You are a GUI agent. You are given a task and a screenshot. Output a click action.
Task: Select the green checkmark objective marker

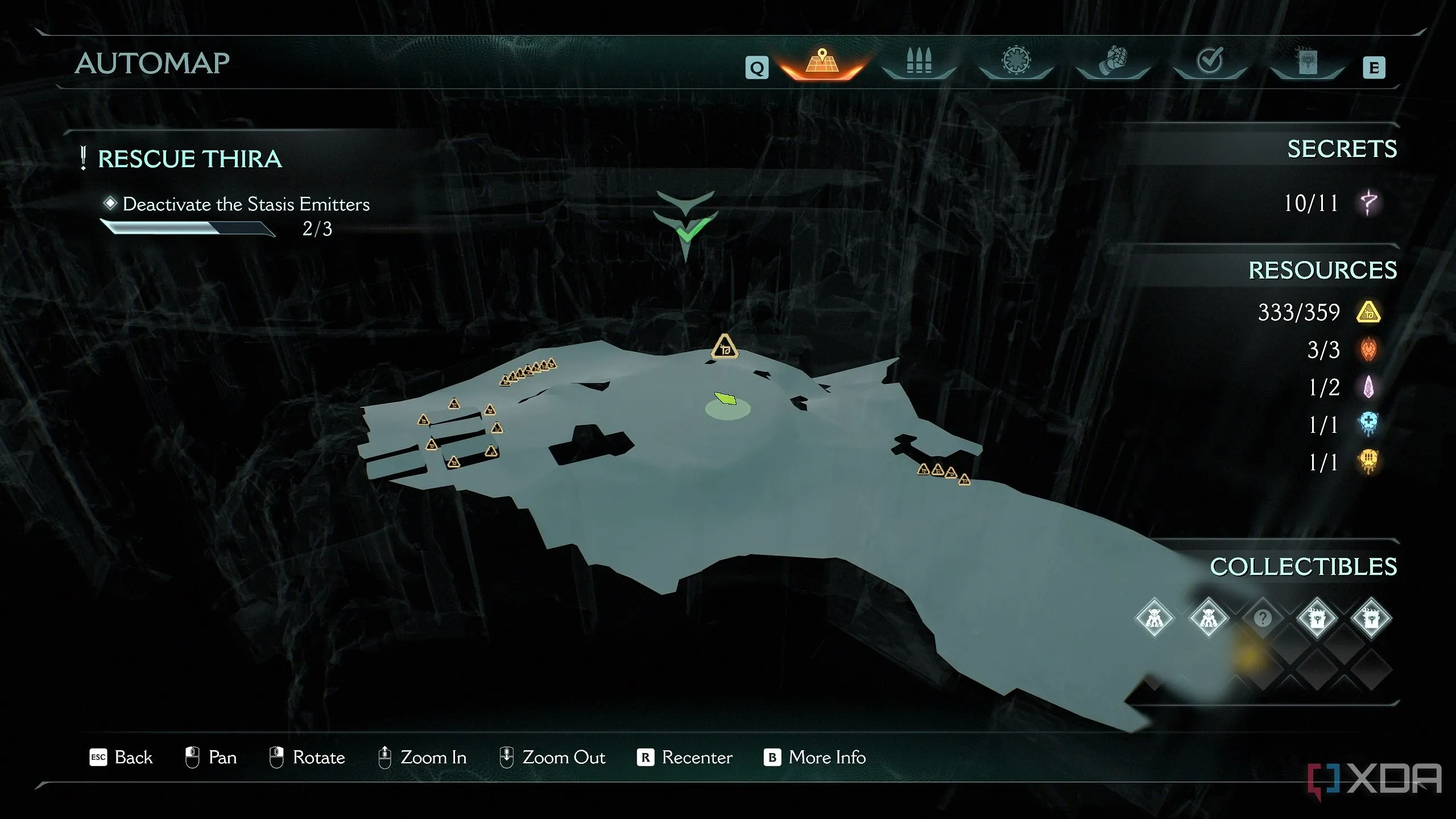(x=687, y=230)
